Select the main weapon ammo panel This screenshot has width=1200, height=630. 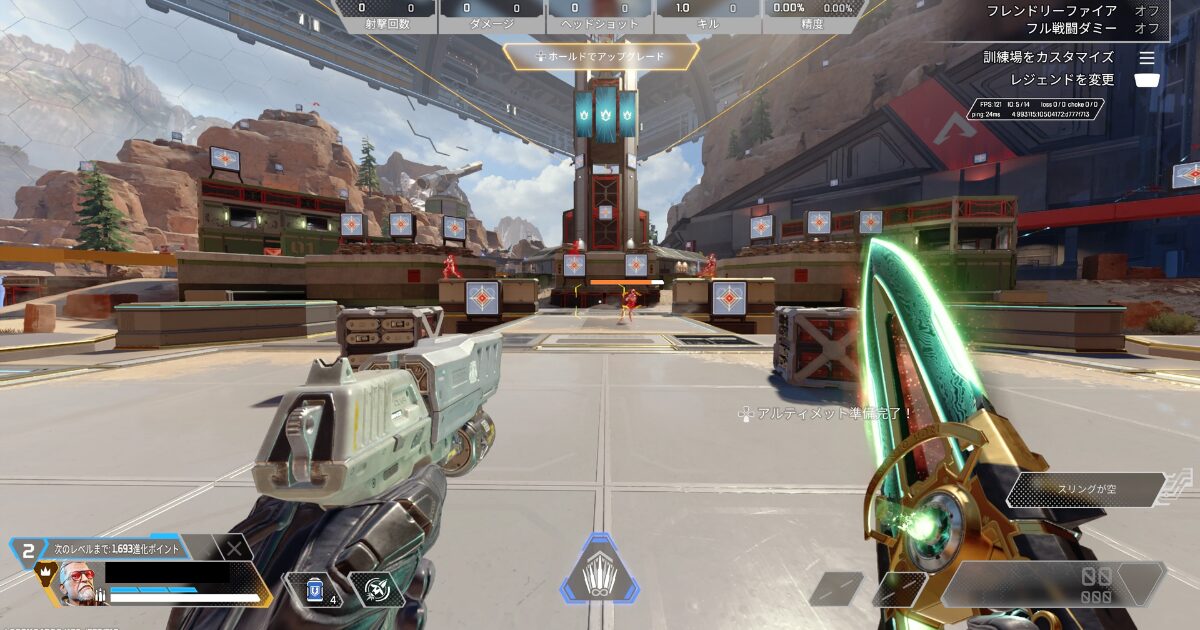[1056, 584]
